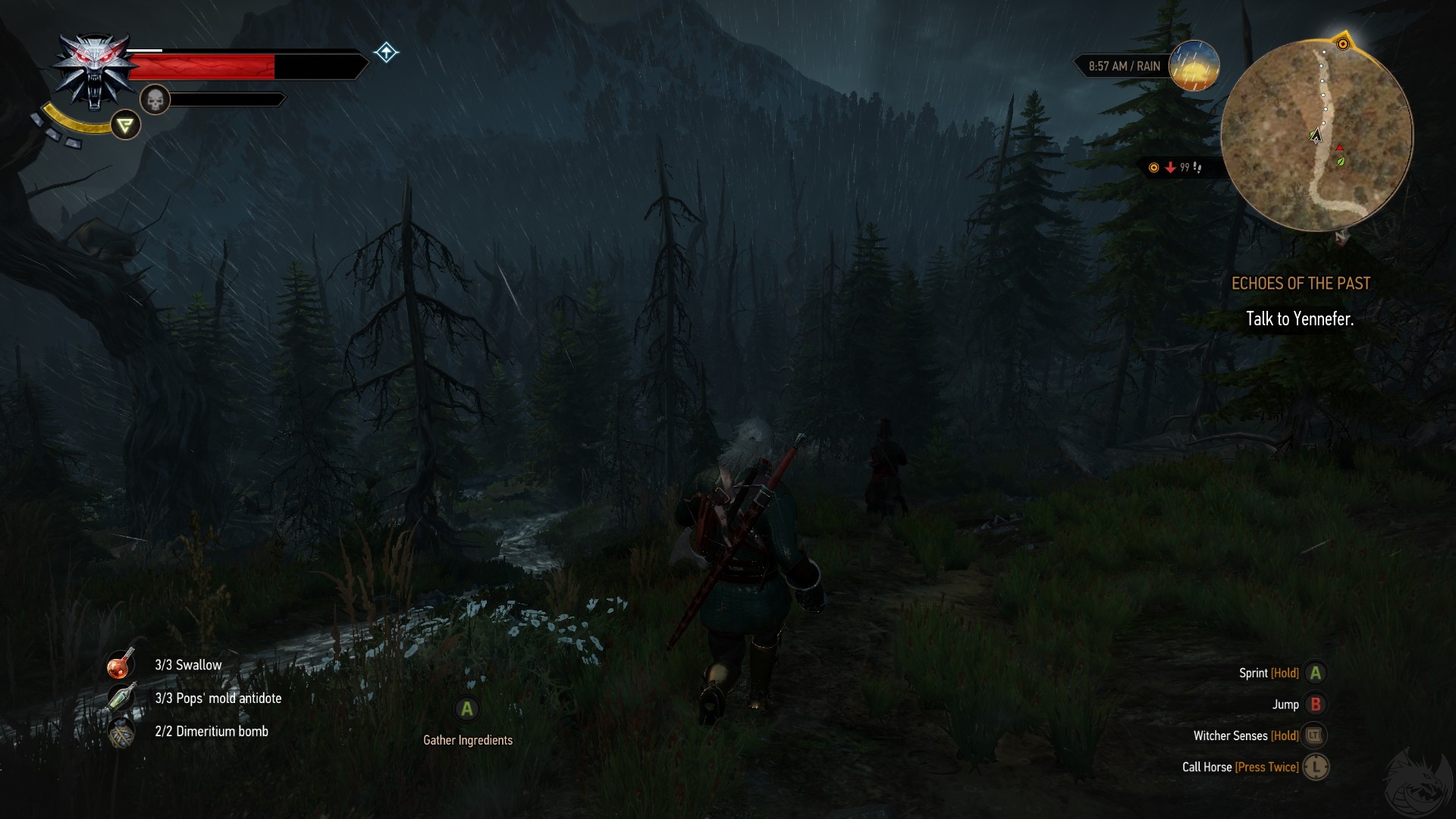Select the Pops' mold antidote slot
The image size is (1456, 819).
[x=121, y=698]
